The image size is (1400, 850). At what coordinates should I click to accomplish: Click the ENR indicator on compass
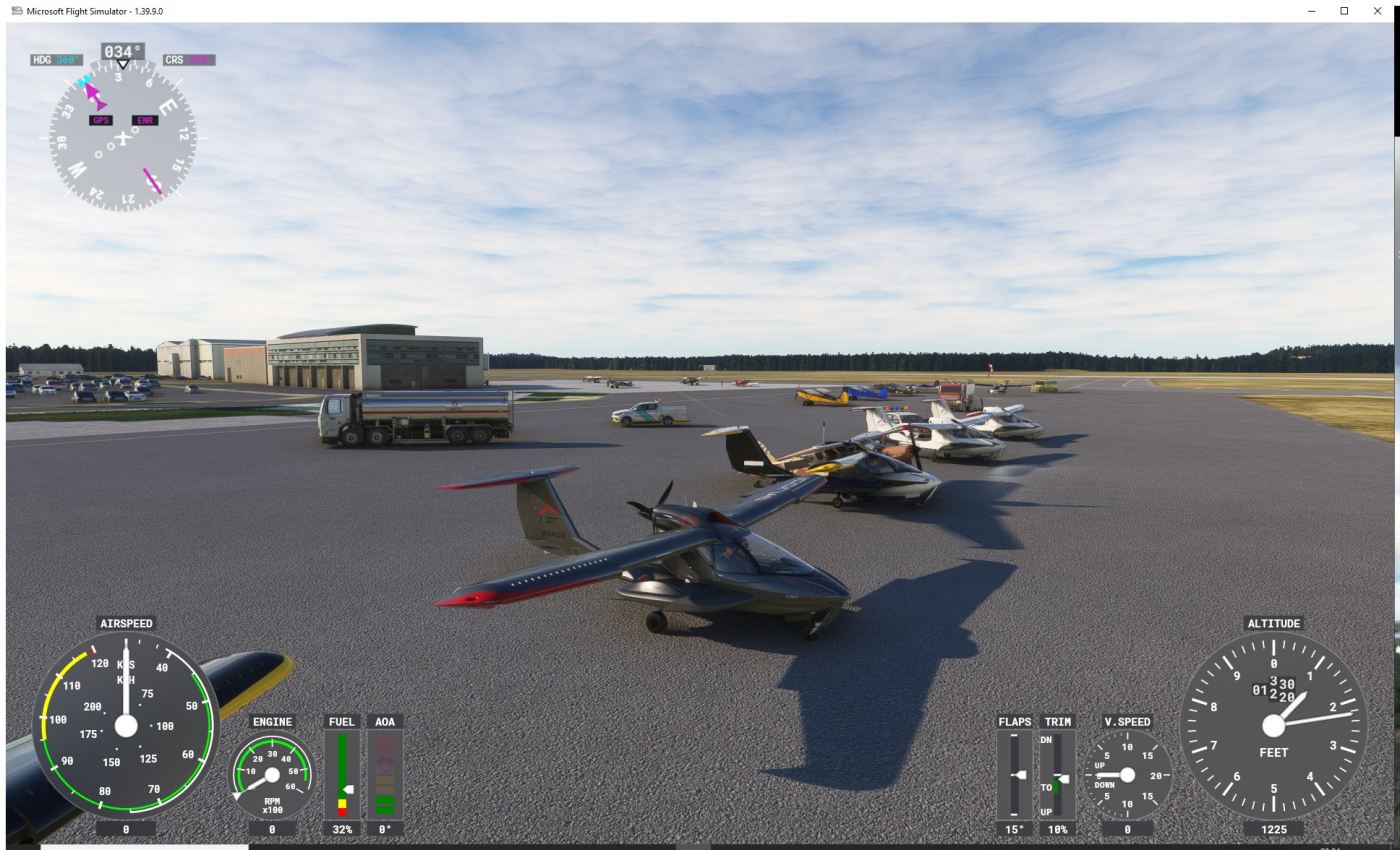click(x=145, y=121)
